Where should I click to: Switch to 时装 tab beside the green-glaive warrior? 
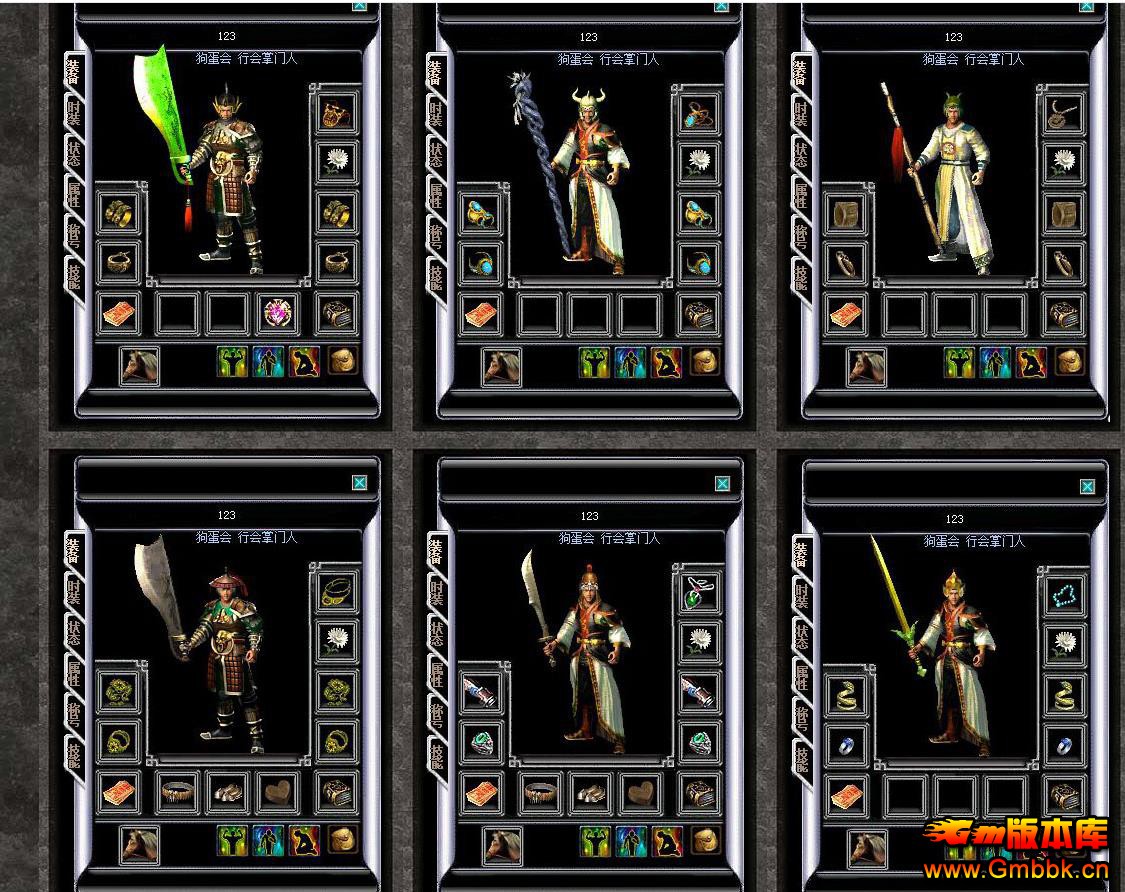coord(74,114)
